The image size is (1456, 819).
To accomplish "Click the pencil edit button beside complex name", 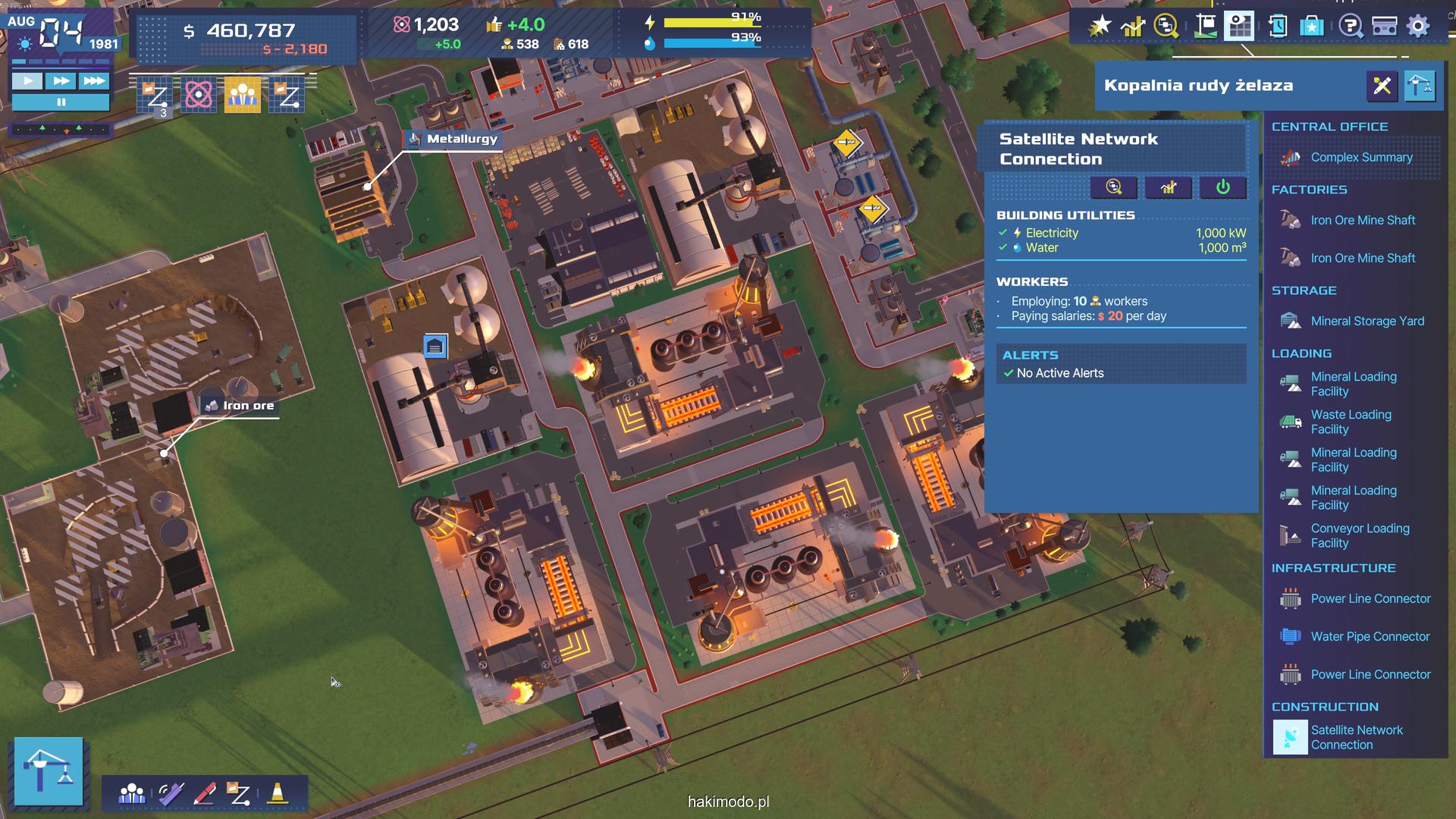I will tap(1382, 86).
